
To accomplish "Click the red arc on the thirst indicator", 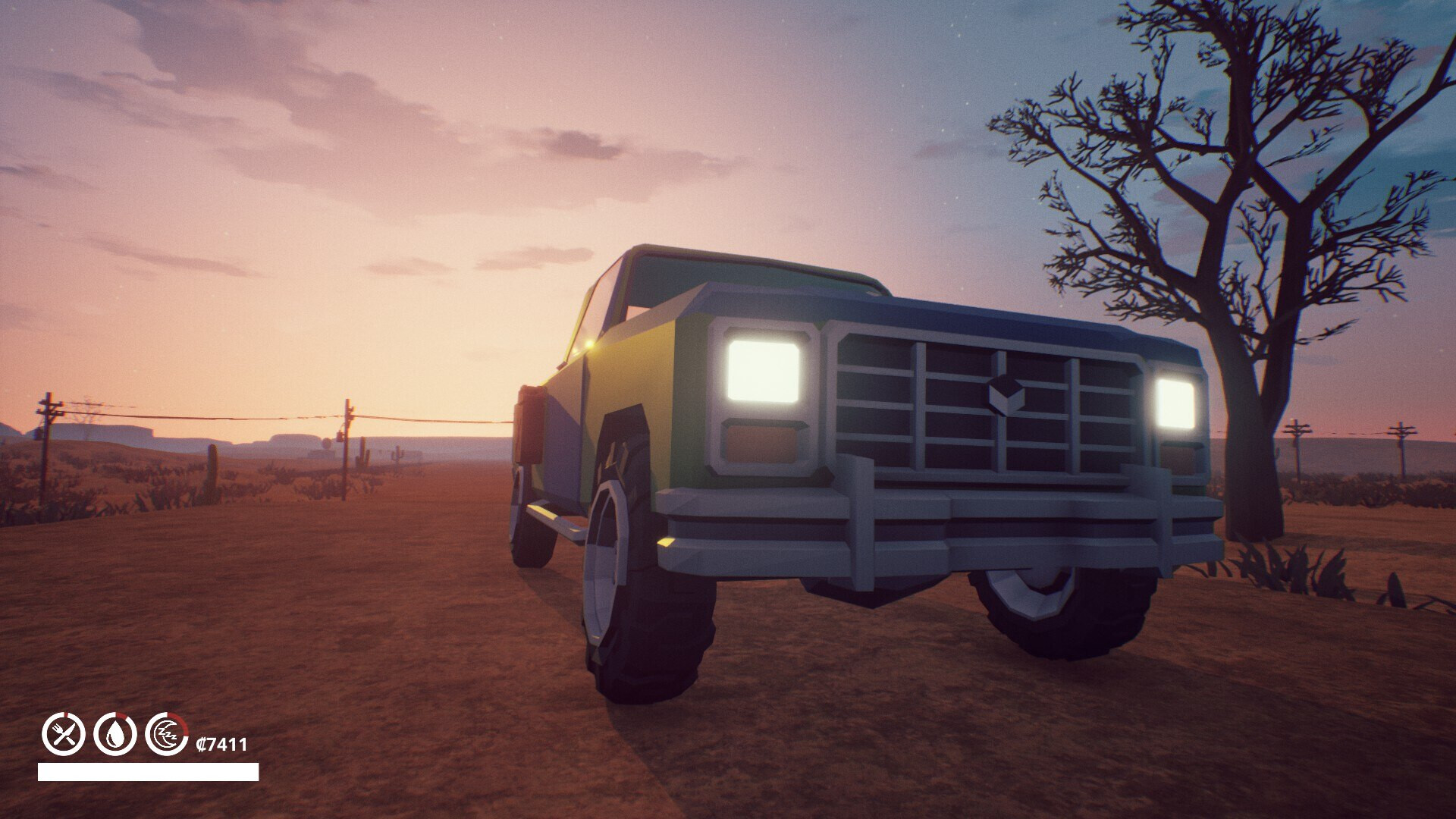I will pyautogui.click(x=121, y=716).
